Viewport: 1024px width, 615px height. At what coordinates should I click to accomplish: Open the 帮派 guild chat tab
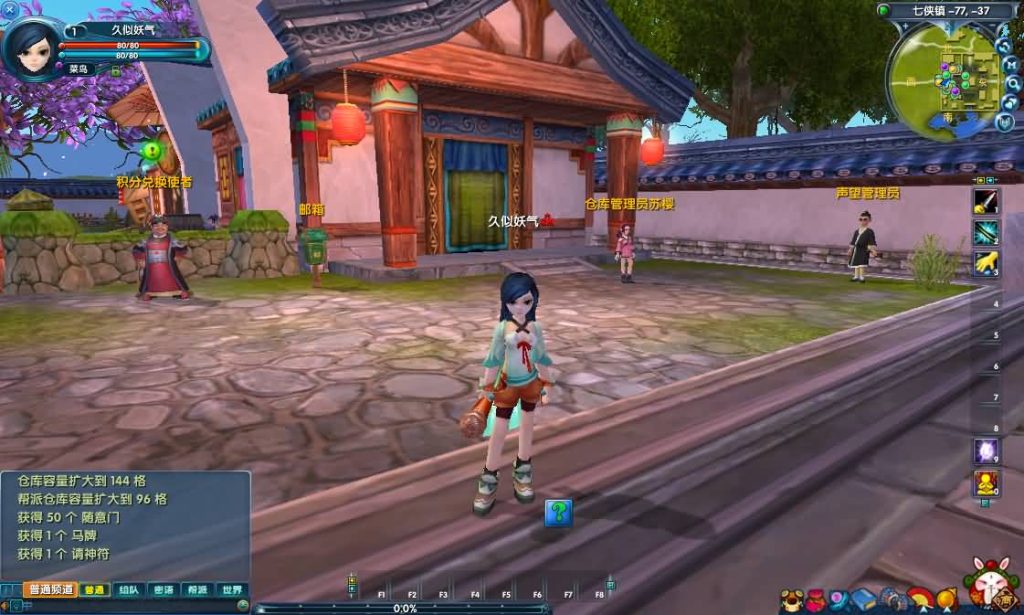[x=197, y=590]
